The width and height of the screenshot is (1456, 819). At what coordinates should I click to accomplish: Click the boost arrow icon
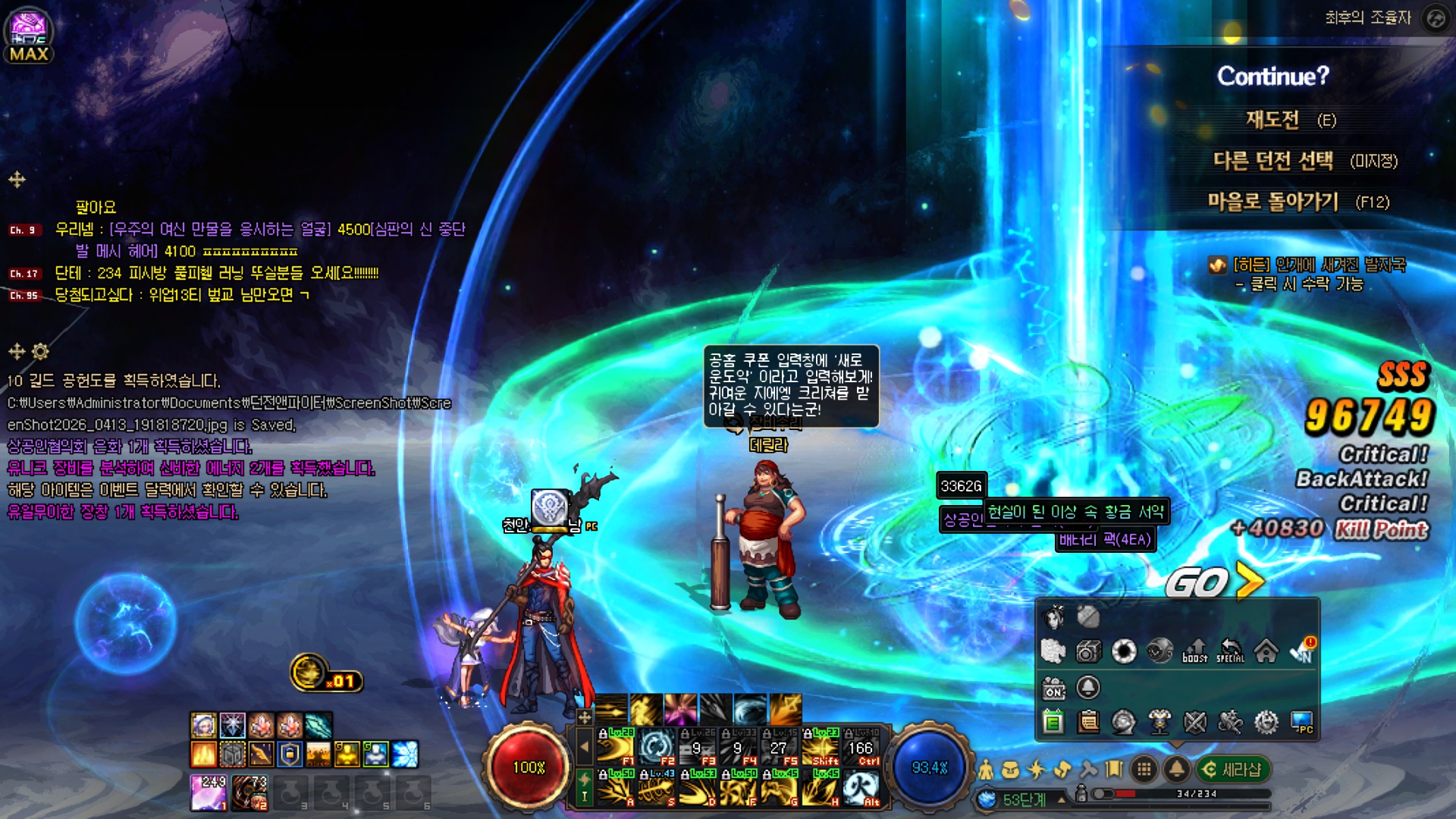(1195, 651)
